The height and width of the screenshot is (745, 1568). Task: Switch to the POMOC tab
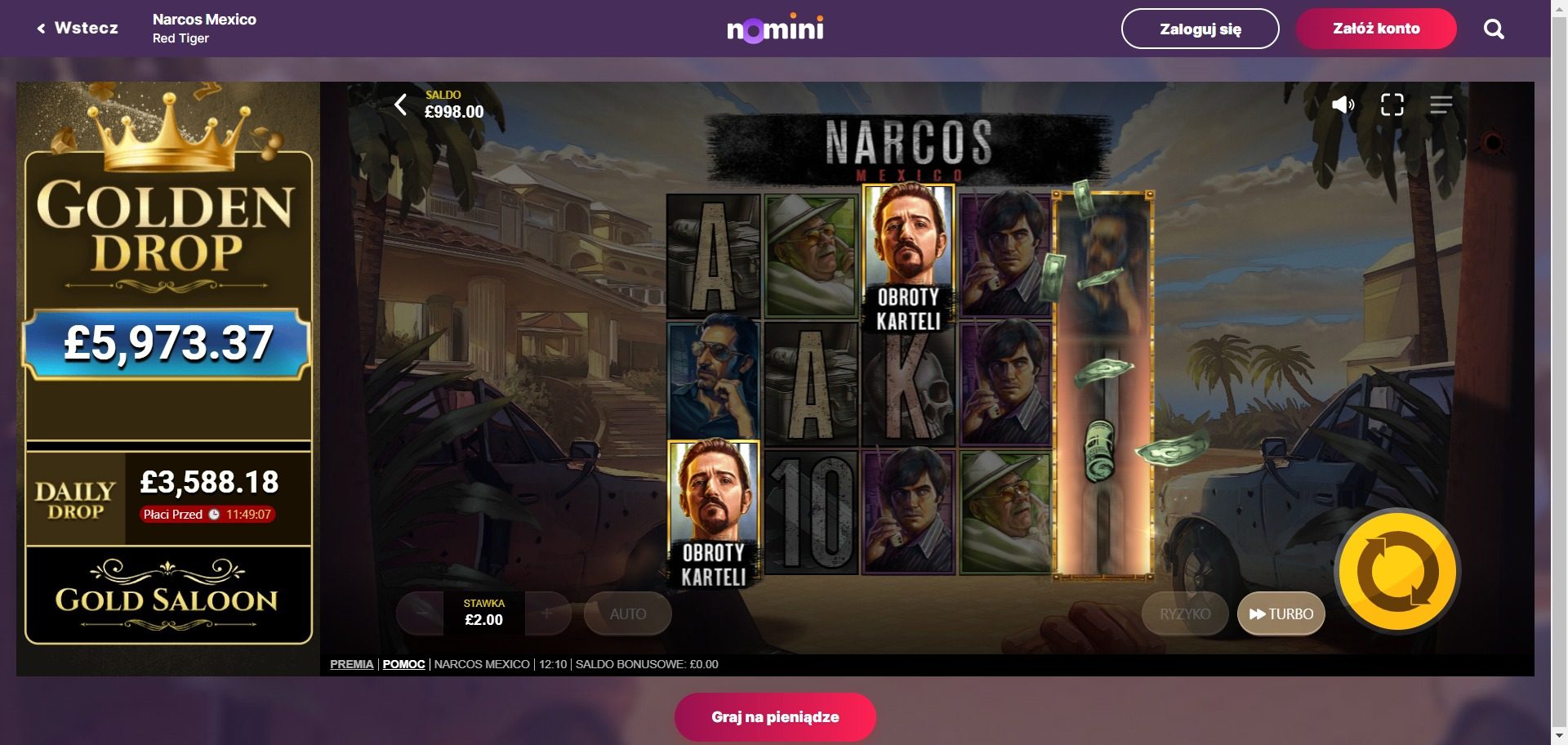(x=403, y=664)
